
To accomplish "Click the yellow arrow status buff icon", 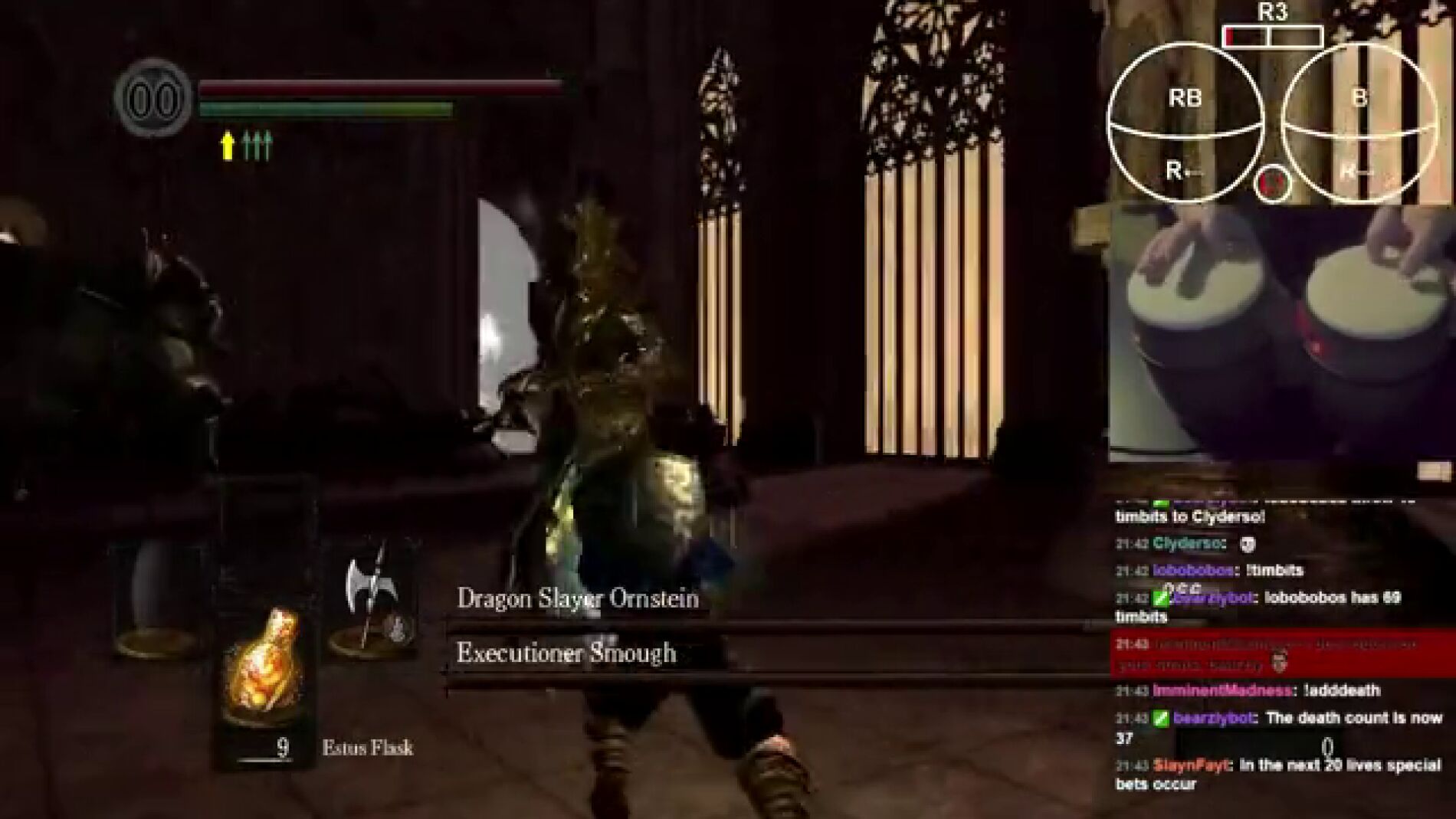I will pos(227,146).
